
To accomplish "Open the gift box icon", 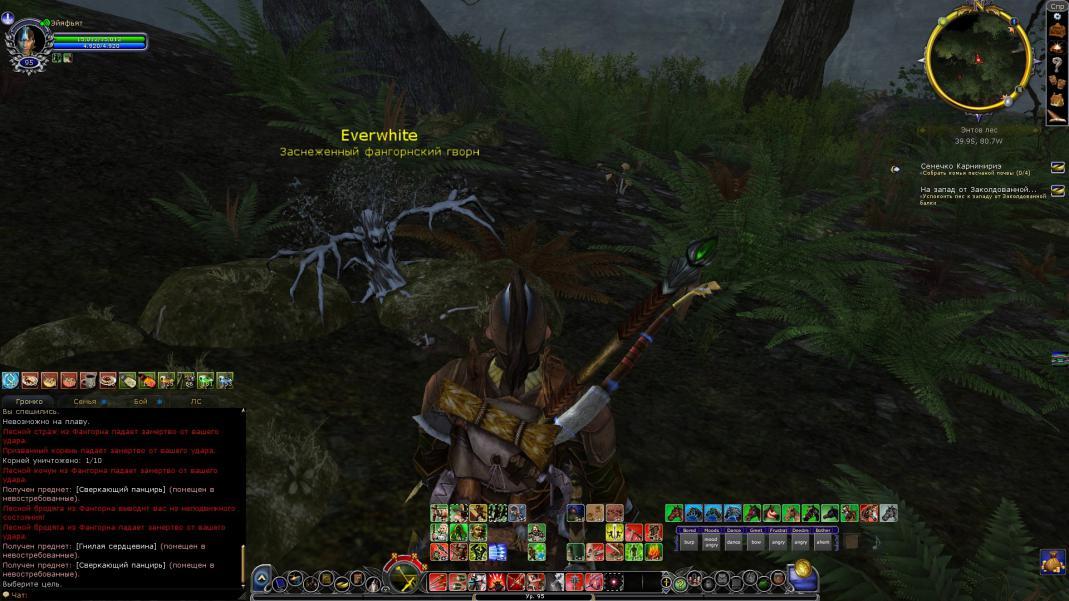I will (x=1052, y=560).
